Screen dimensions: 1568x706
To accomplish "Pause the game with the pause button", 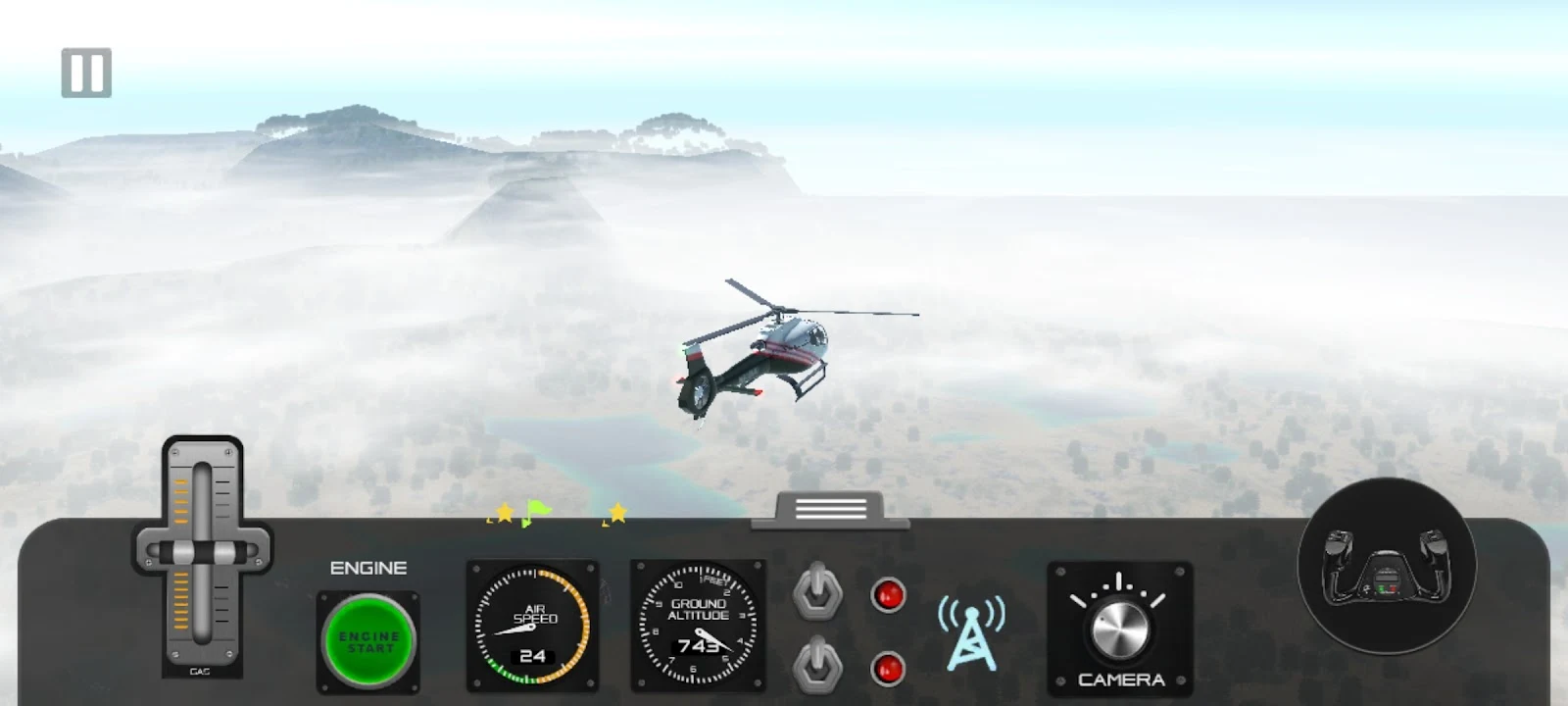I will [x=86, y=73].
